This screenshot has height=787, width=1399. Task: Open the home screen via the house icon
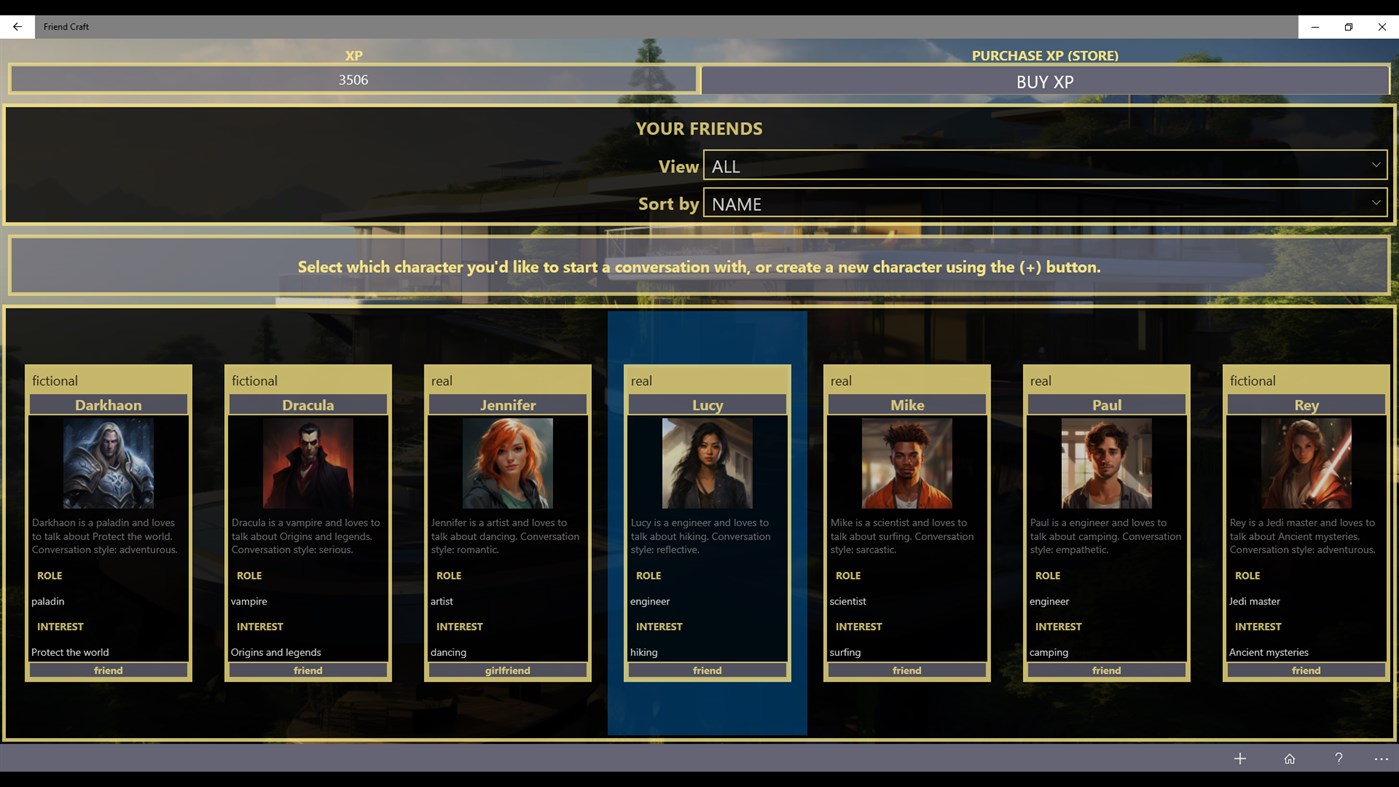coord(1288,758)
